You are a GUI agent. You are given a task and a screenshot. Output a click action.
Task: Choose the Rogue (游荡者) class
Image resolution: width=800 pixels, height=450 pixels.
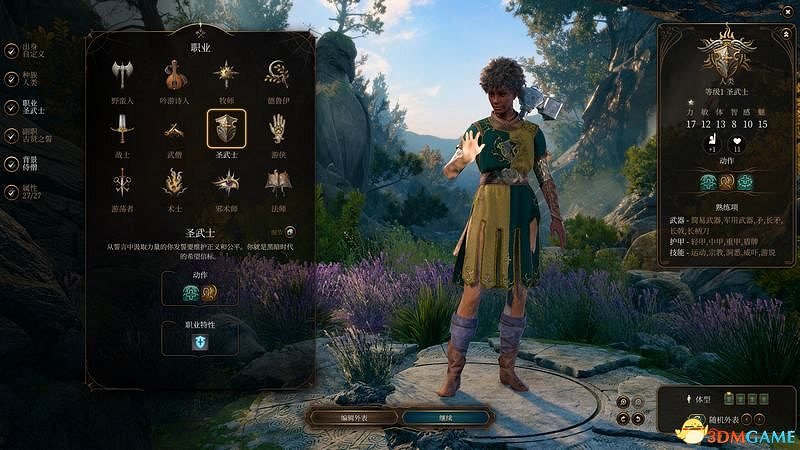(x=122, y=184)
